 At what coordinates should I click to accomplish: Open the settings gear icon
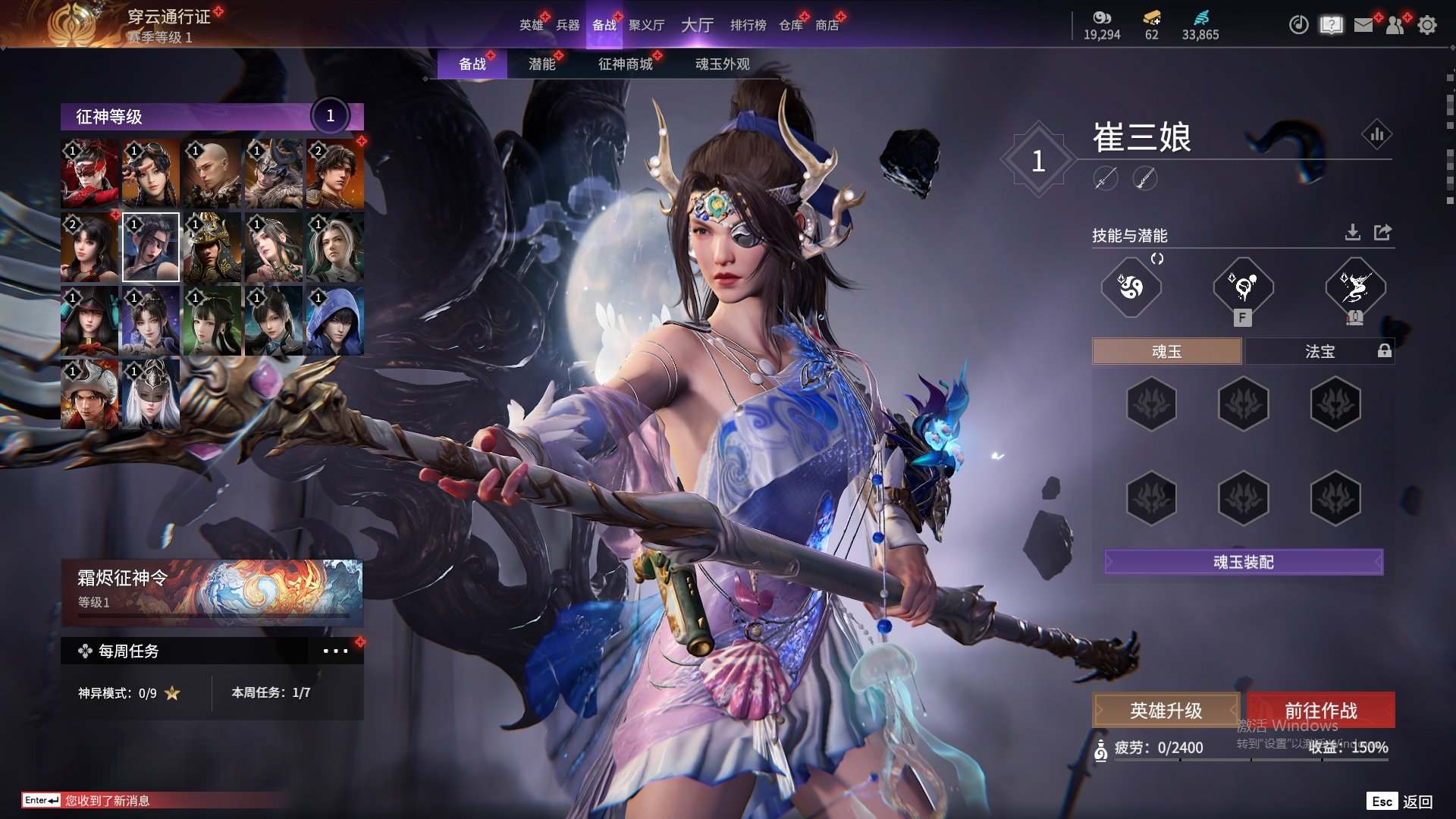pos(1426,25)
